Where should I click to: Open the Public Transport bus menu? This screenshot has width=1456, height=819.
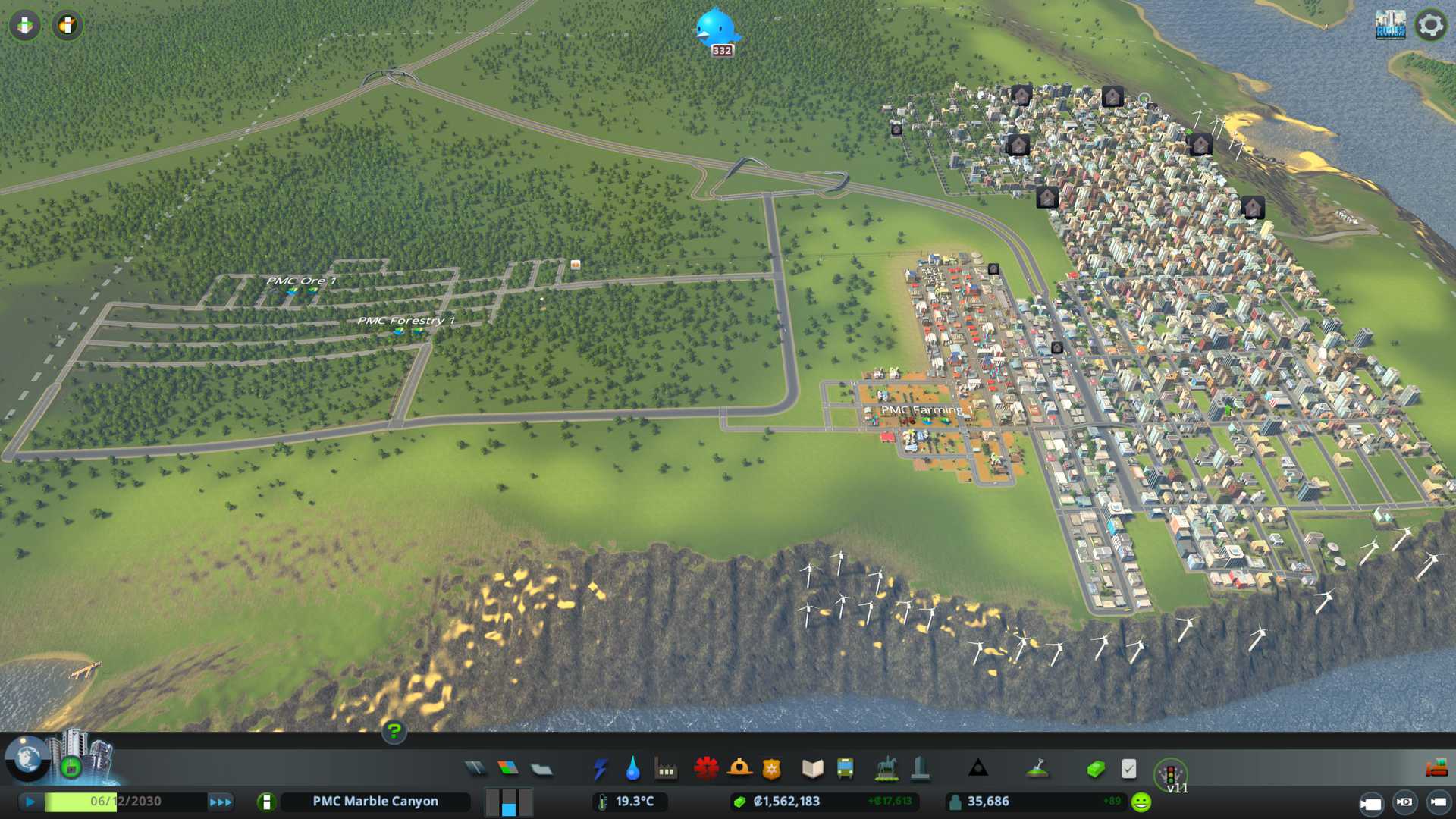point(845,769)
